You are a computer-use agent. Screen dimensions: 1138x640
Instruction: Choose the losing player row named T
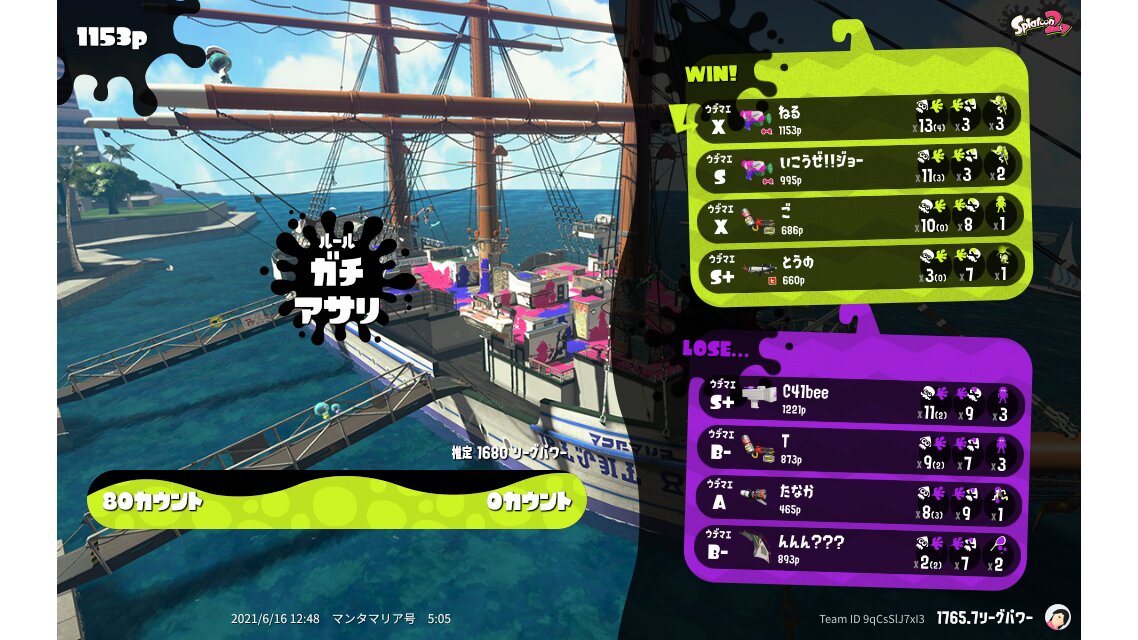click(x=858, y=451)
